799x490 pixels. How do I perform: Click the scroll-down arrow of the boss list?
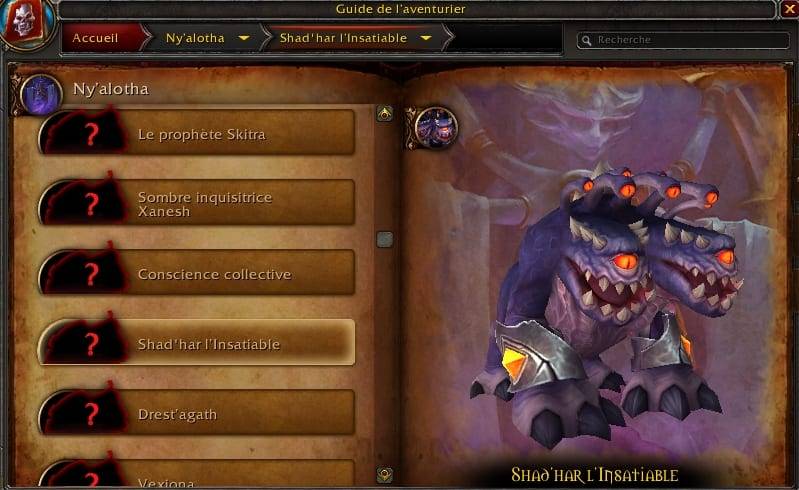pos(384,474)
